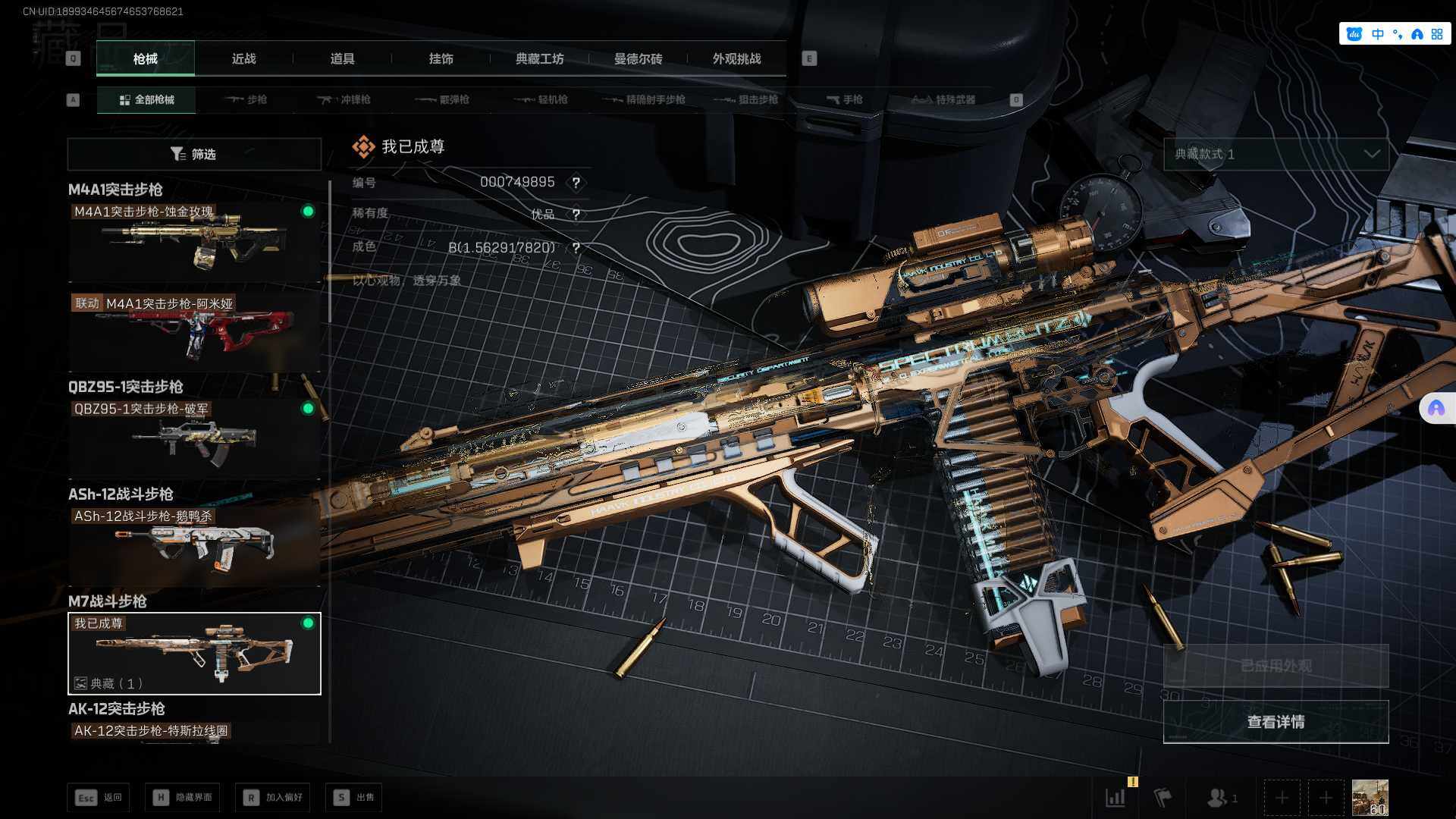This screenshot has height=819, width=1456.
Task: Switch to the 近战 tab
Action: pyautogui.click(x=243, y=58)
